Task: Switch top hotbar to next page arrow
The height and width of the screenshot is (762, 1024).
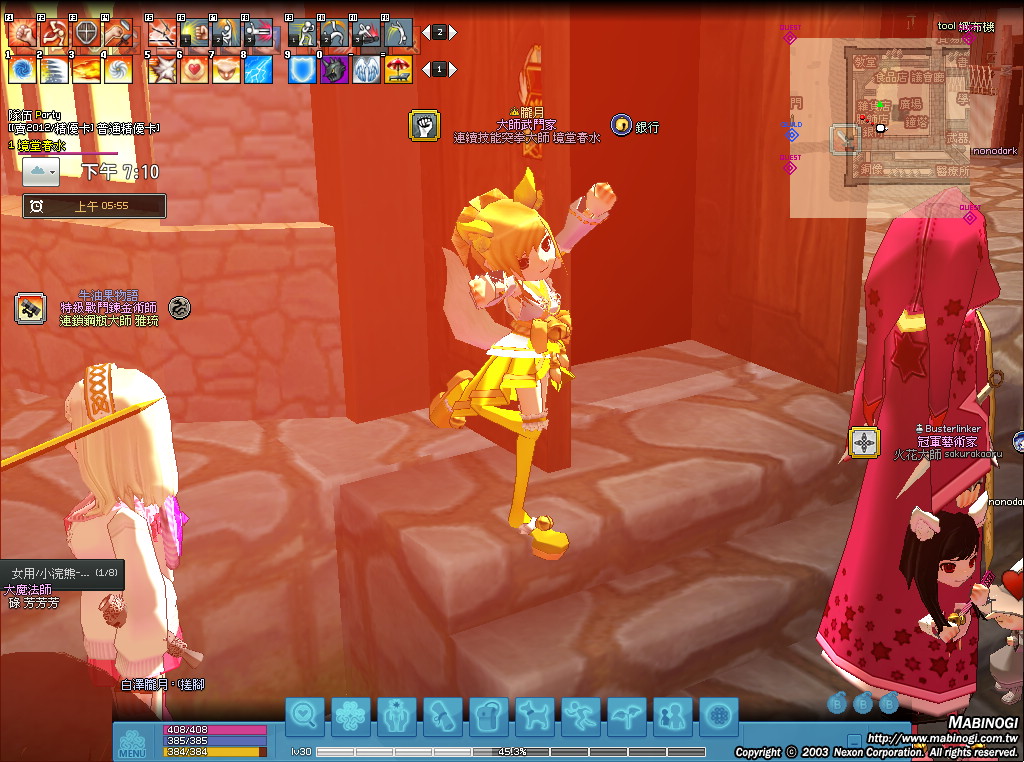Action: (x=452, y=32)
